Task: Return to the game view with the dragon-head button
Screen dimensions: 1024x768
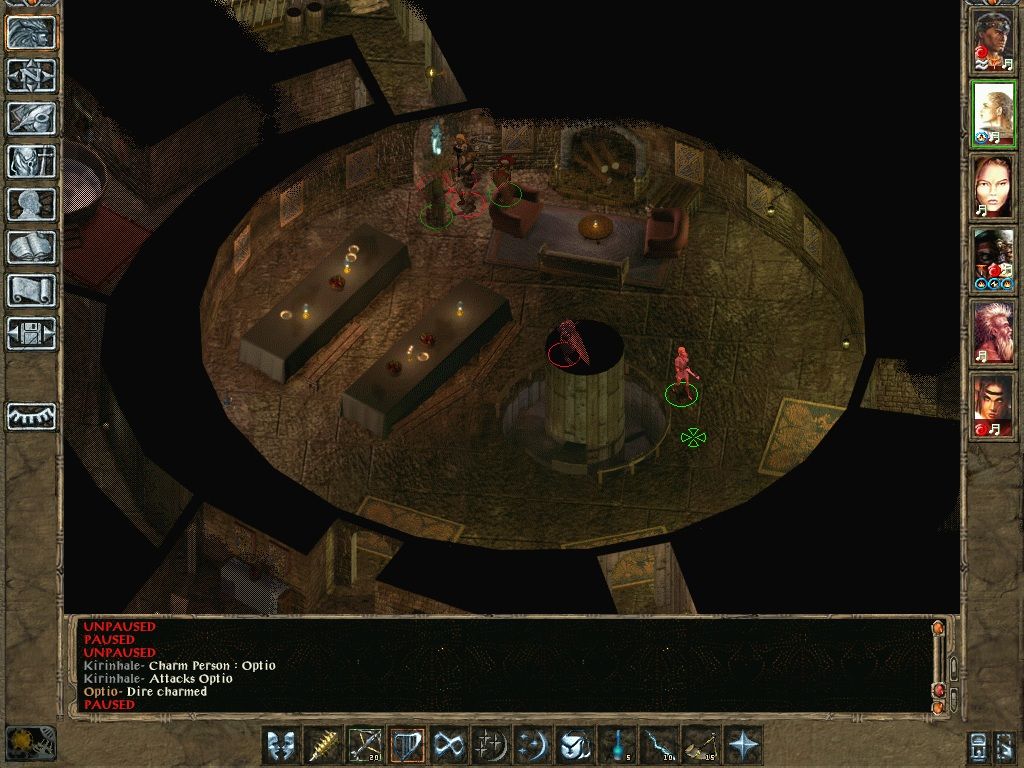Action: [x=32, y=32]
